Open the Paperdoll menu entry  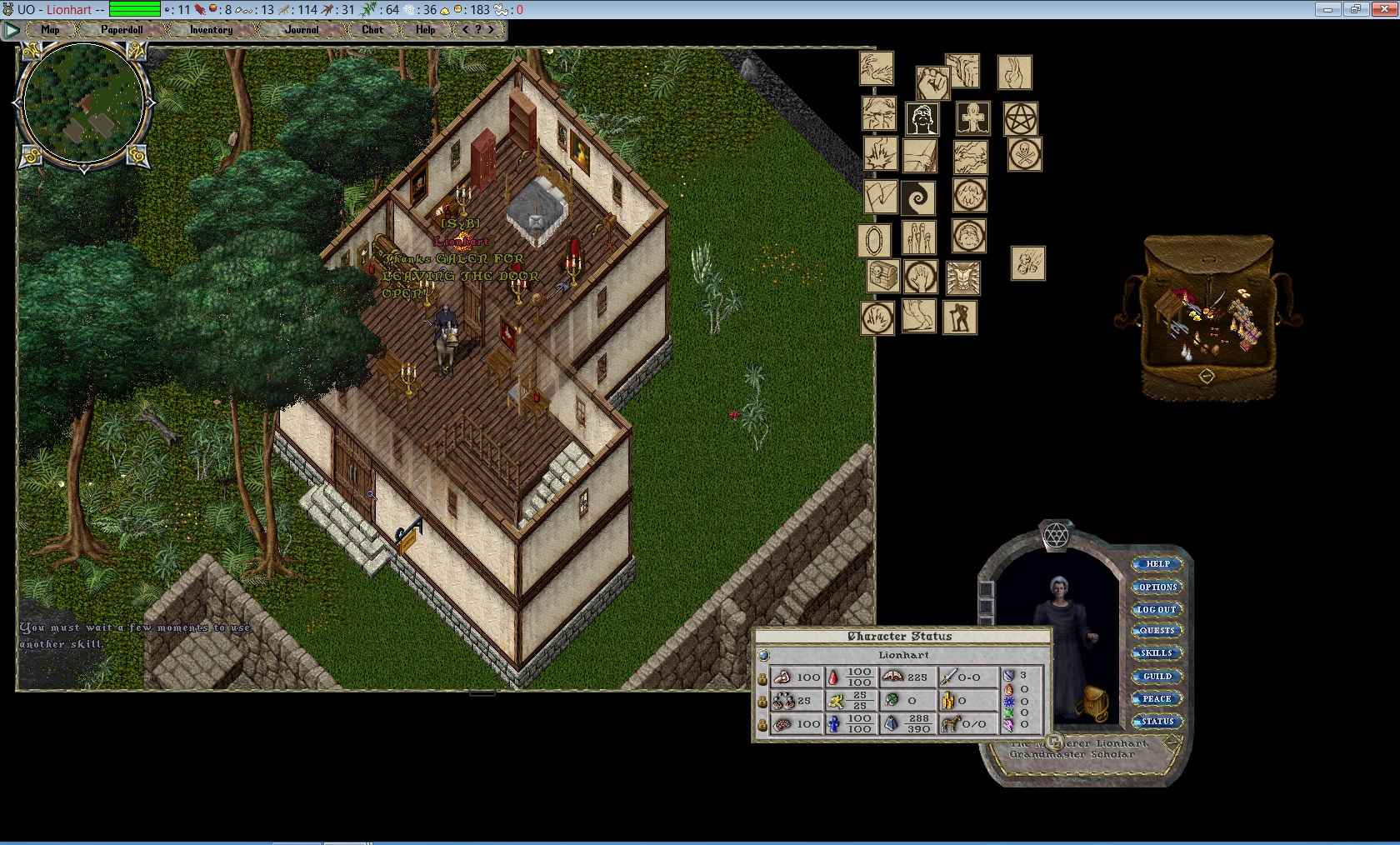pyautogui.click(x=122, y=30)
